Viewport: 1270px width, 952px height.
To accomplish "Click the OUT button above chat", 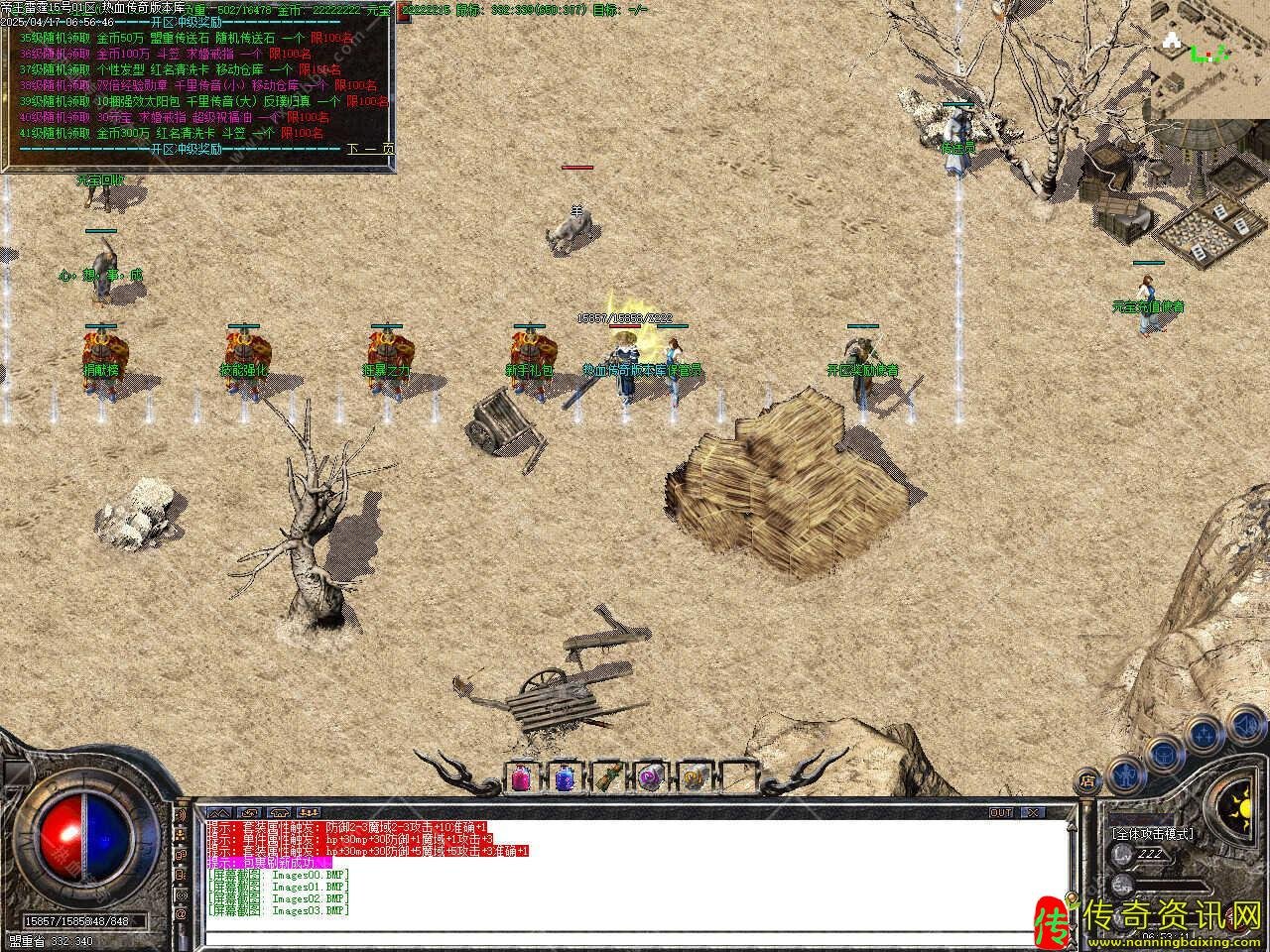I will pyautogui.click(x=1001, y=812).
